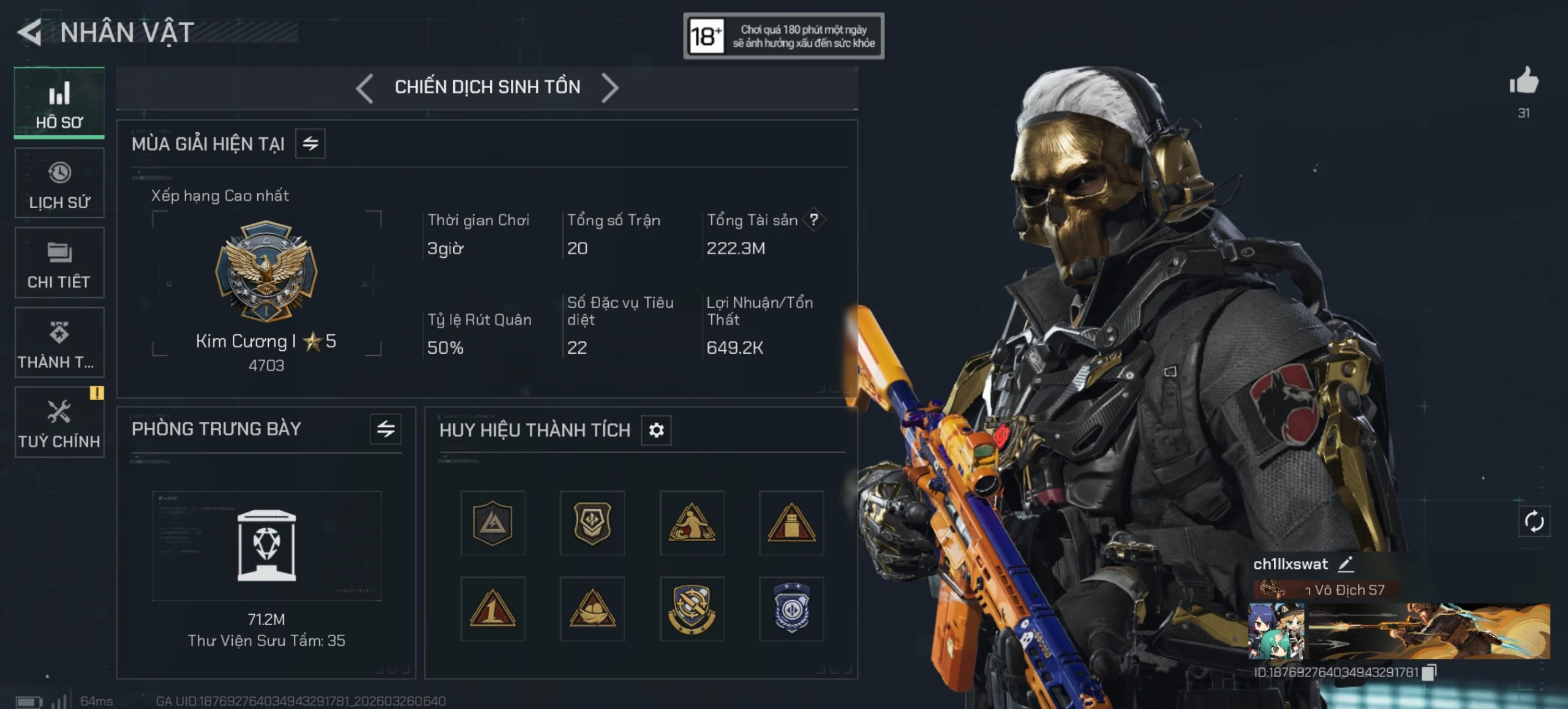Click the question mark beside Tổng Tài sản
The height and width of the screenshot is (709, 1568).
pyautogui.click(x=813, y=220)
